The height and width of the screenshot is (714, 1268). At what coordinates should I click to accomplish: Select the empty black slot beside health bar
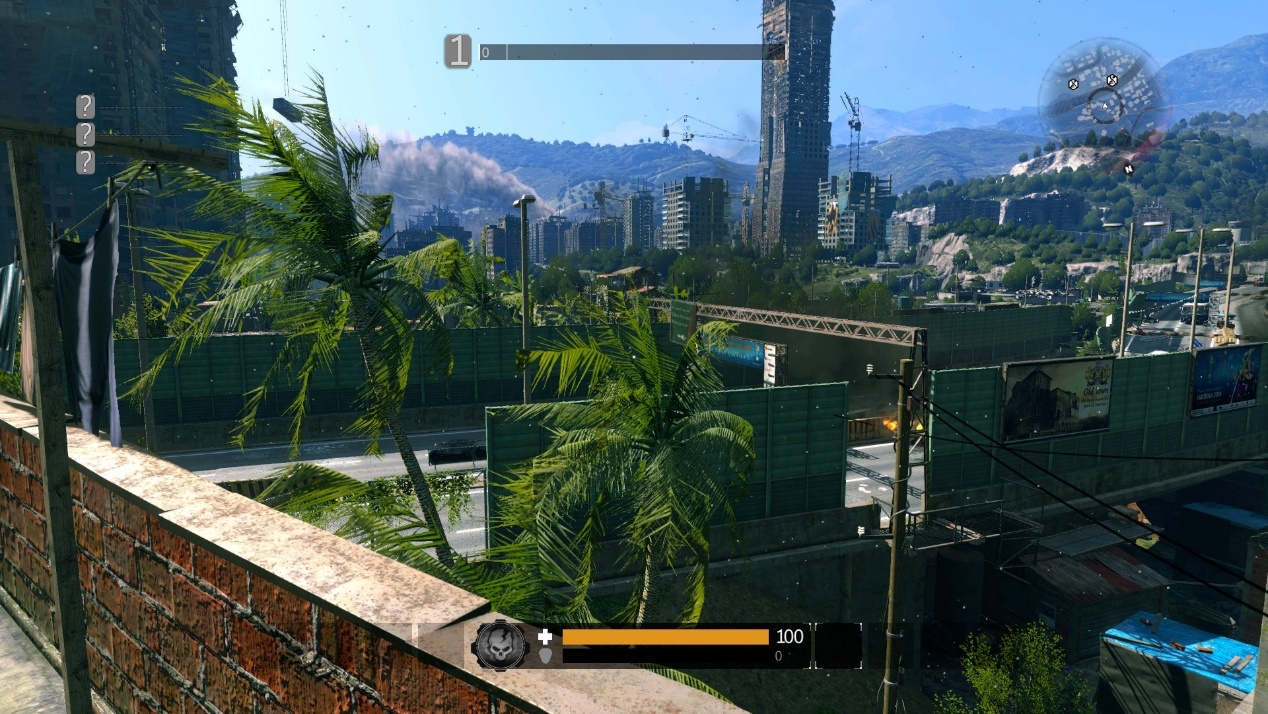pyautogui.click(x=838, y=645)
